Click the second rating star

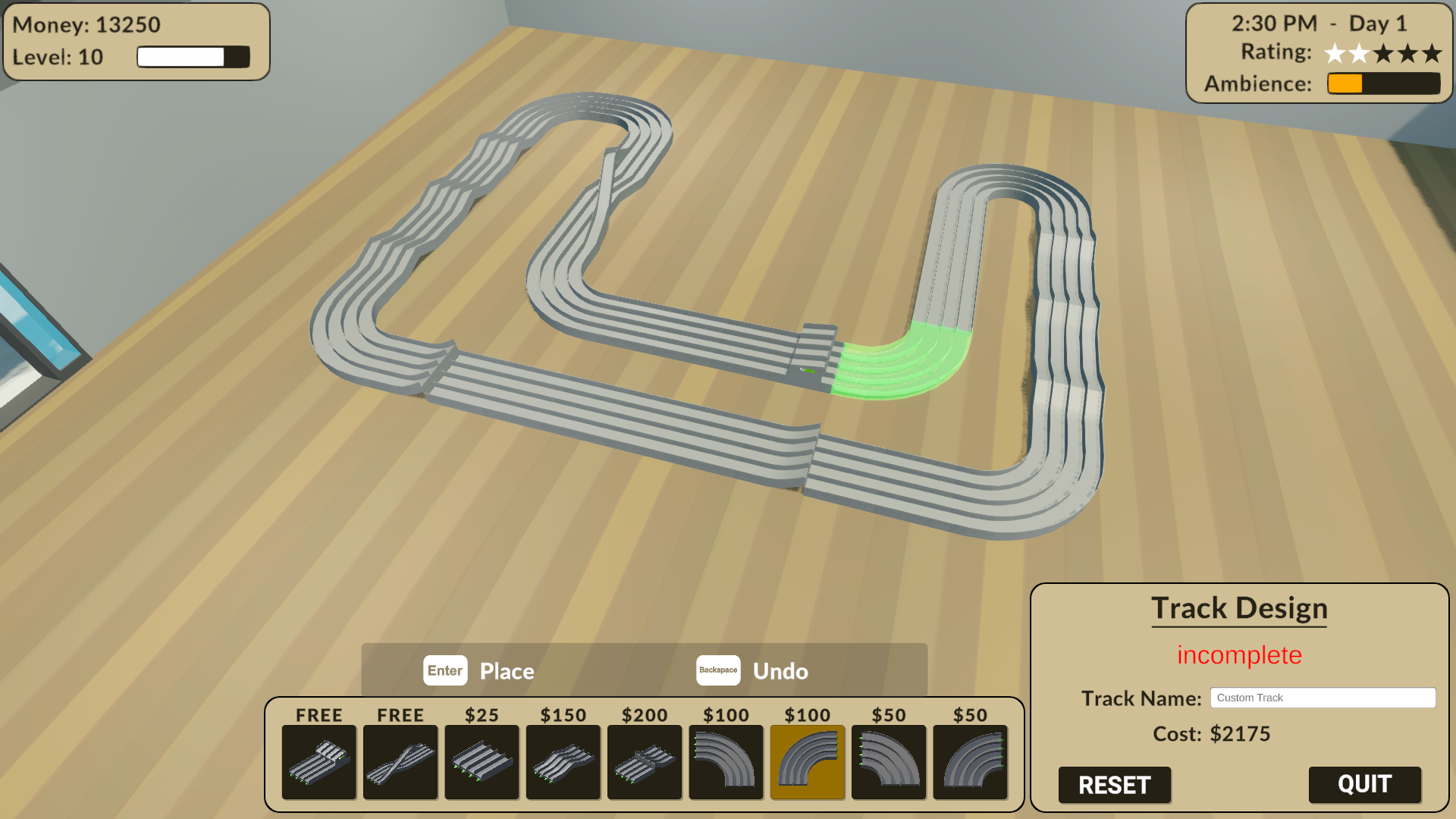point(1359,53)
